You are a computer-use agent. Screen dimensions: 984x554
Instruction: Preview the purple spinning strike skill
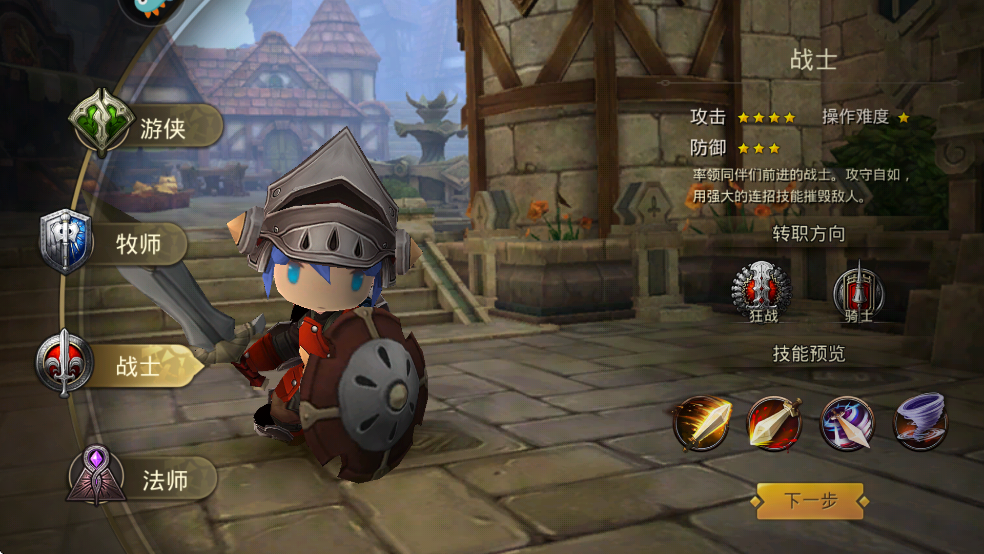pos(847,423)
